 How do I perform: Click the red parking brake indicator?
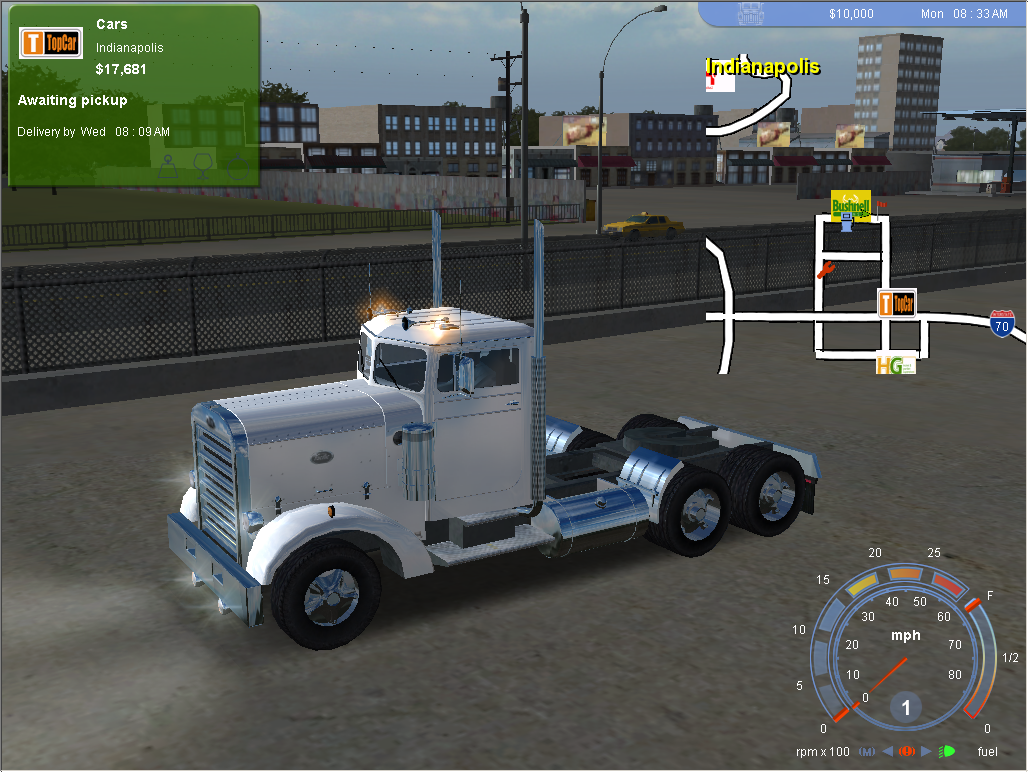click(906, 751)
